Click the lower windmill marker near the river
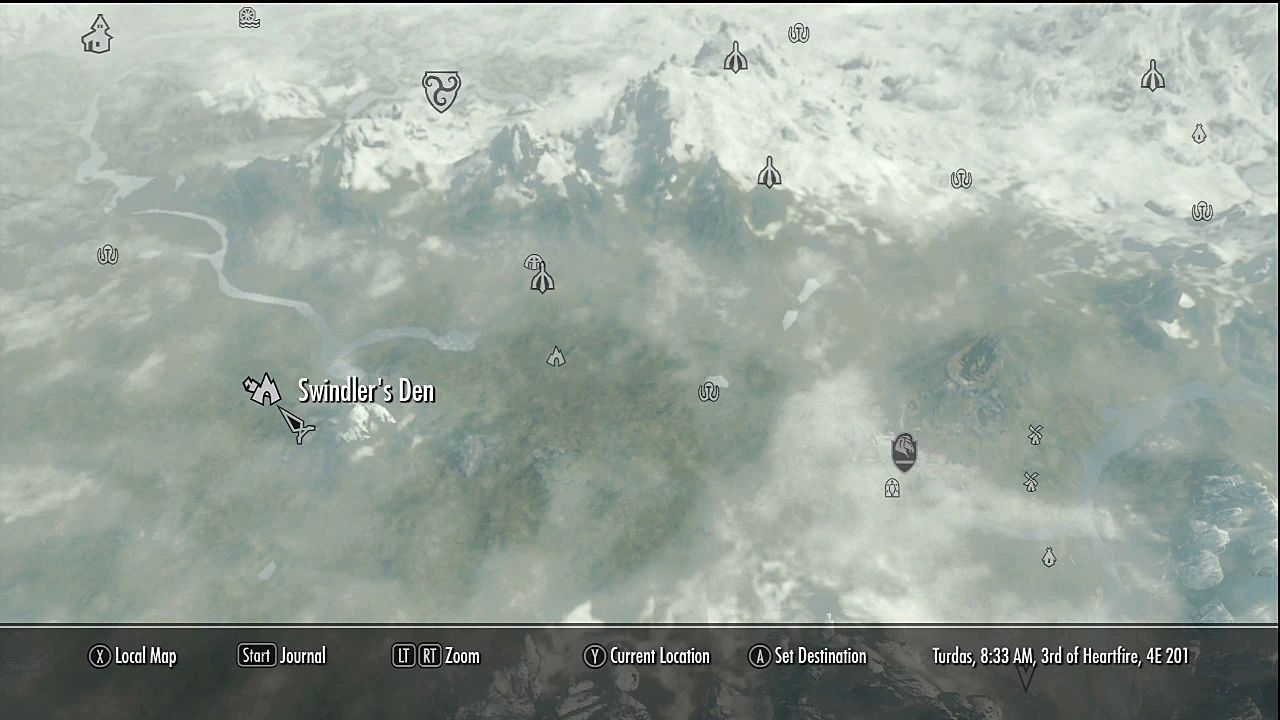The height and width of the screenshot is (720, 1280). point(1028,482)
